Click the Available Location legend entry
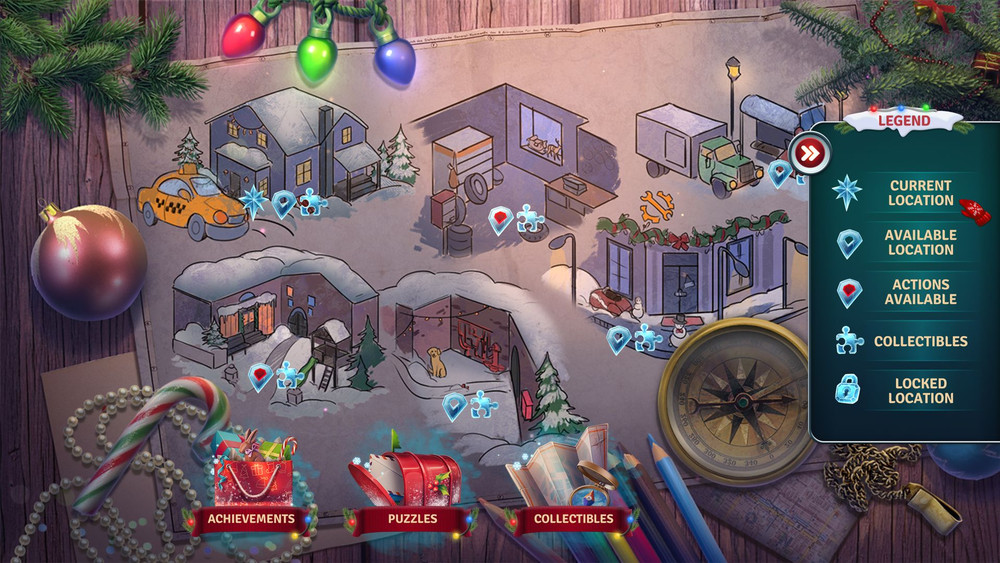1000x563 pixels. 920,242
